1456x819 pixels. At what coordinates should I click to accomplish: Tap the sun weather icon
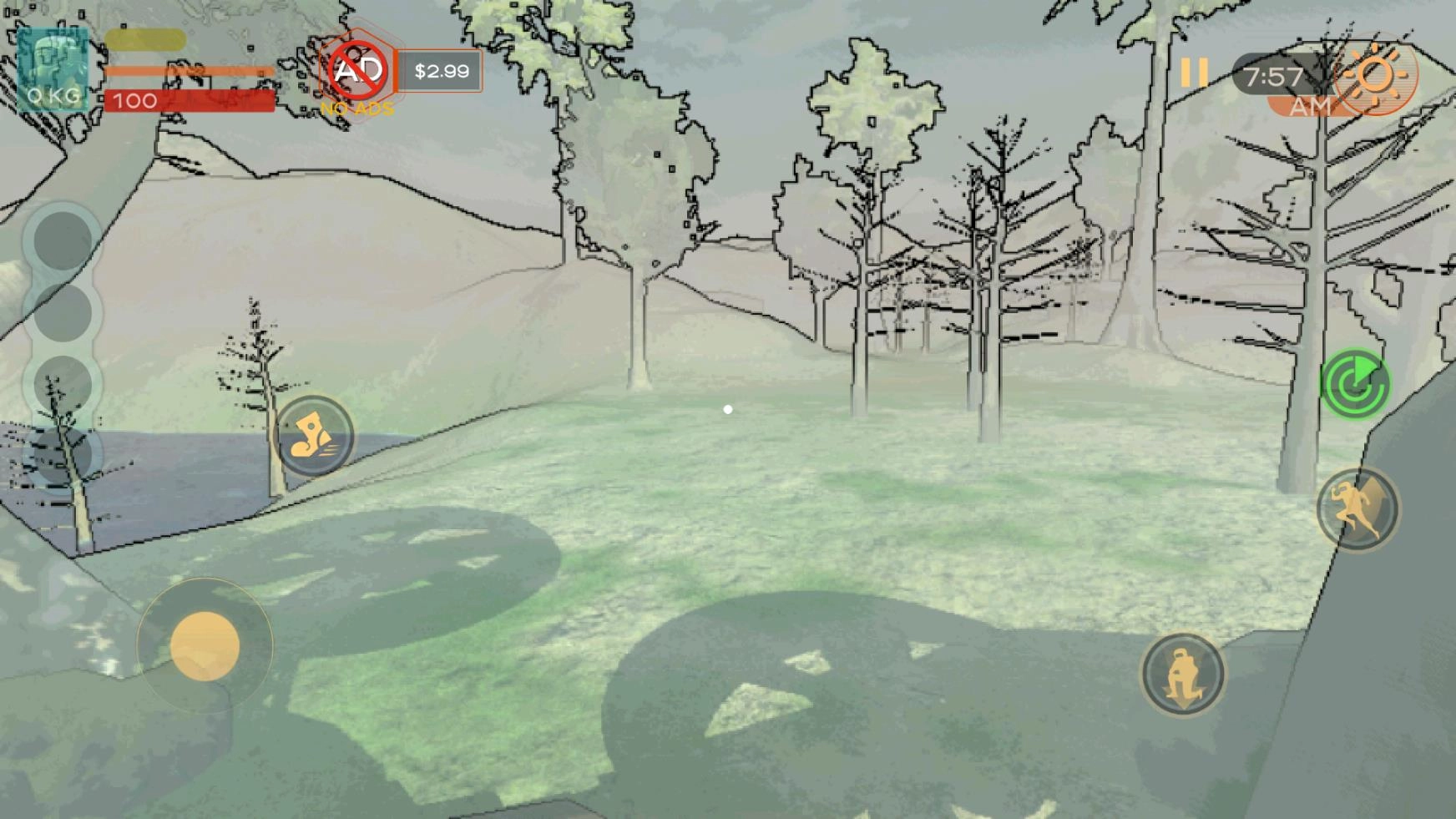click(1375, 77)
